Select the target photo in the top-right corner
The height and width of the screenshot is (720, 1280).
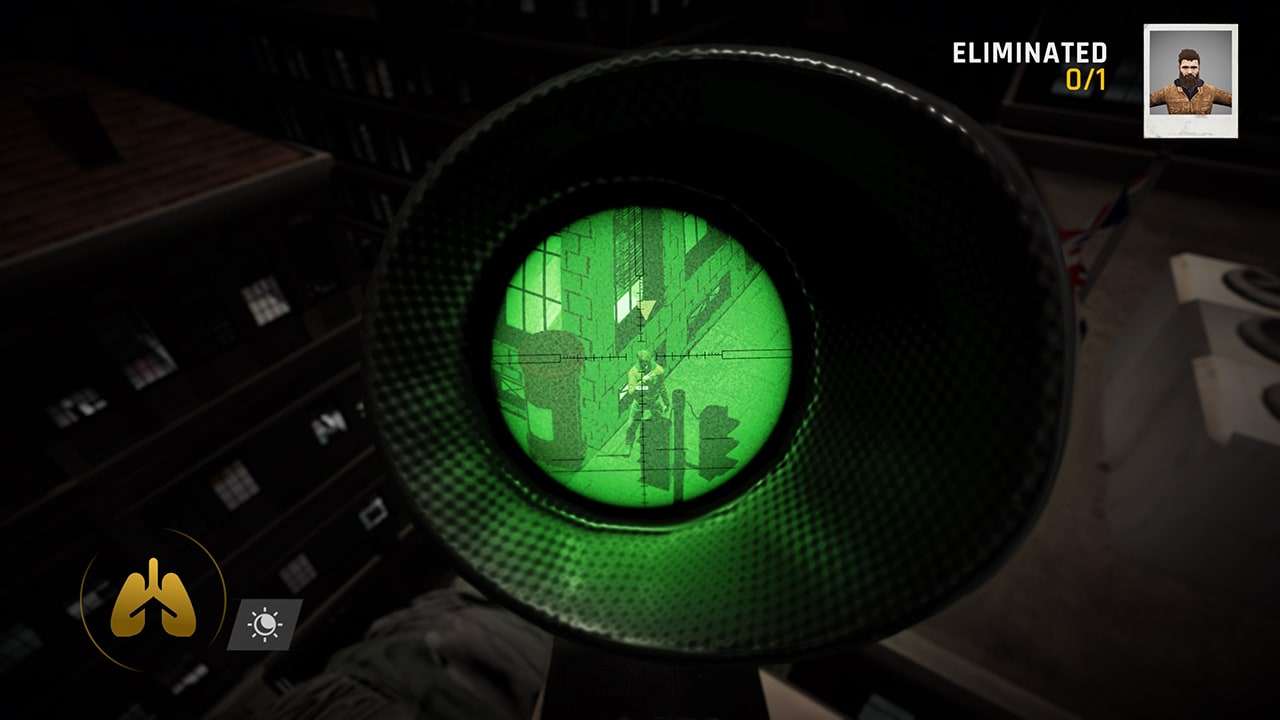(1189, 78)
